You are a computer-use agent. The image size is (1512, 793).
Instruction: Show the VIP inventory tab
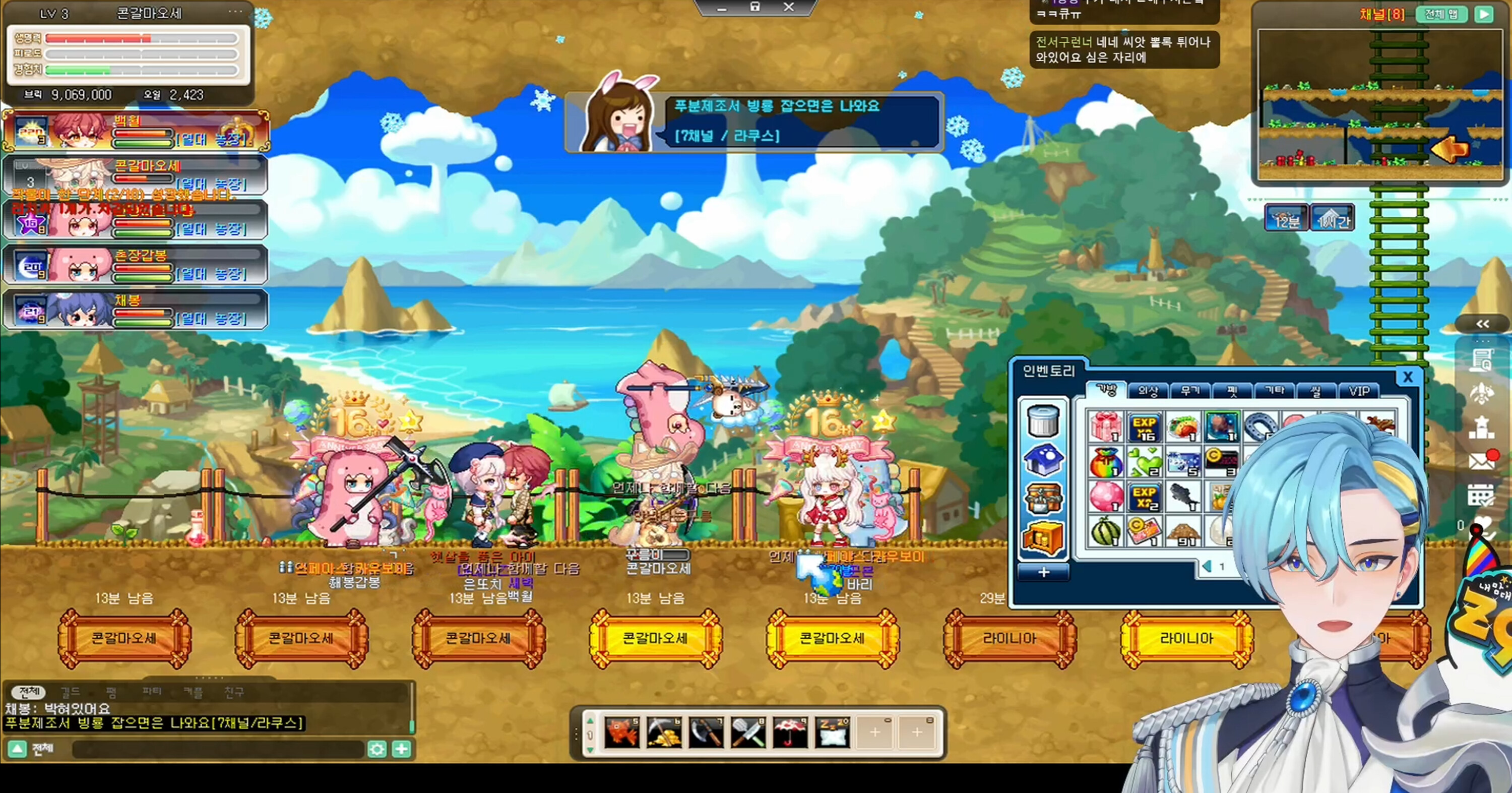(1359, 390)
